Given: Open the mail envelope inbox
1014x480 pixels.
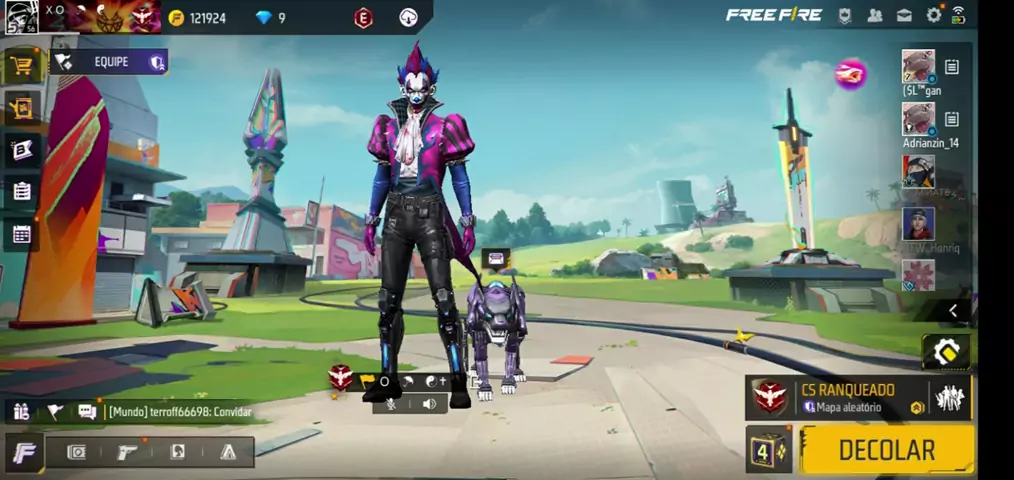Looking at the screenshot, I should pos(904,15).
